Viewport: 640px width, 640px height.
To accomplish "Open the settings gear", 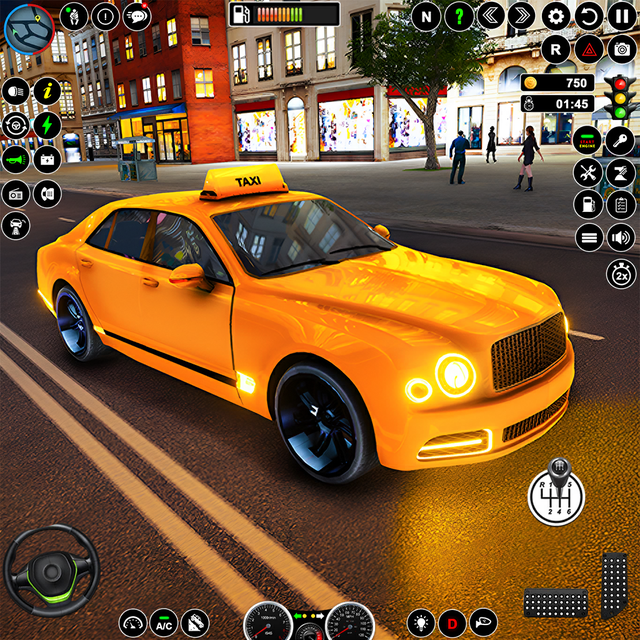I will [x=556, y=16].
